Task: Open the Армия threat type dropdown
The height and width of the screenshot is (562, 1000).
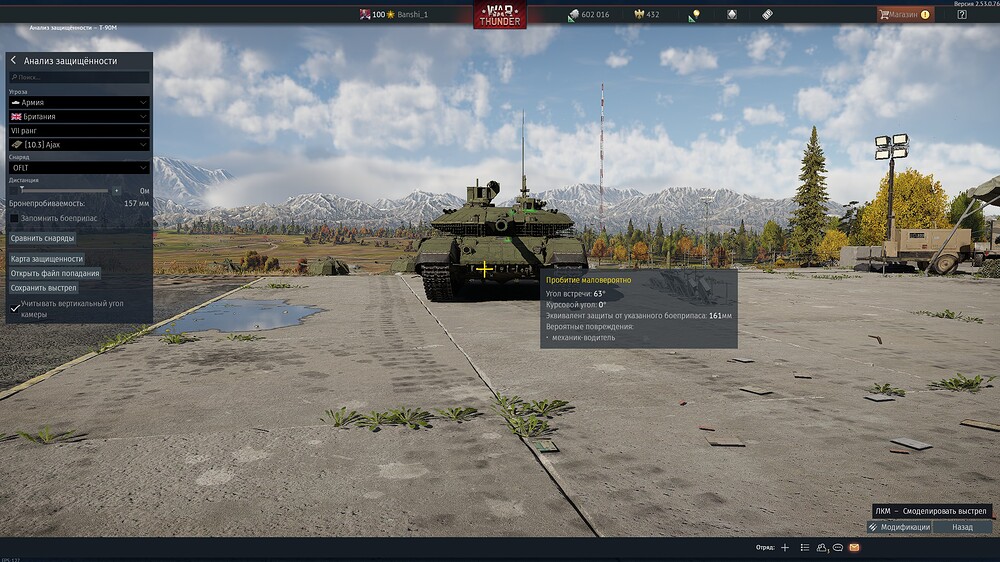Action: [79, 102]
